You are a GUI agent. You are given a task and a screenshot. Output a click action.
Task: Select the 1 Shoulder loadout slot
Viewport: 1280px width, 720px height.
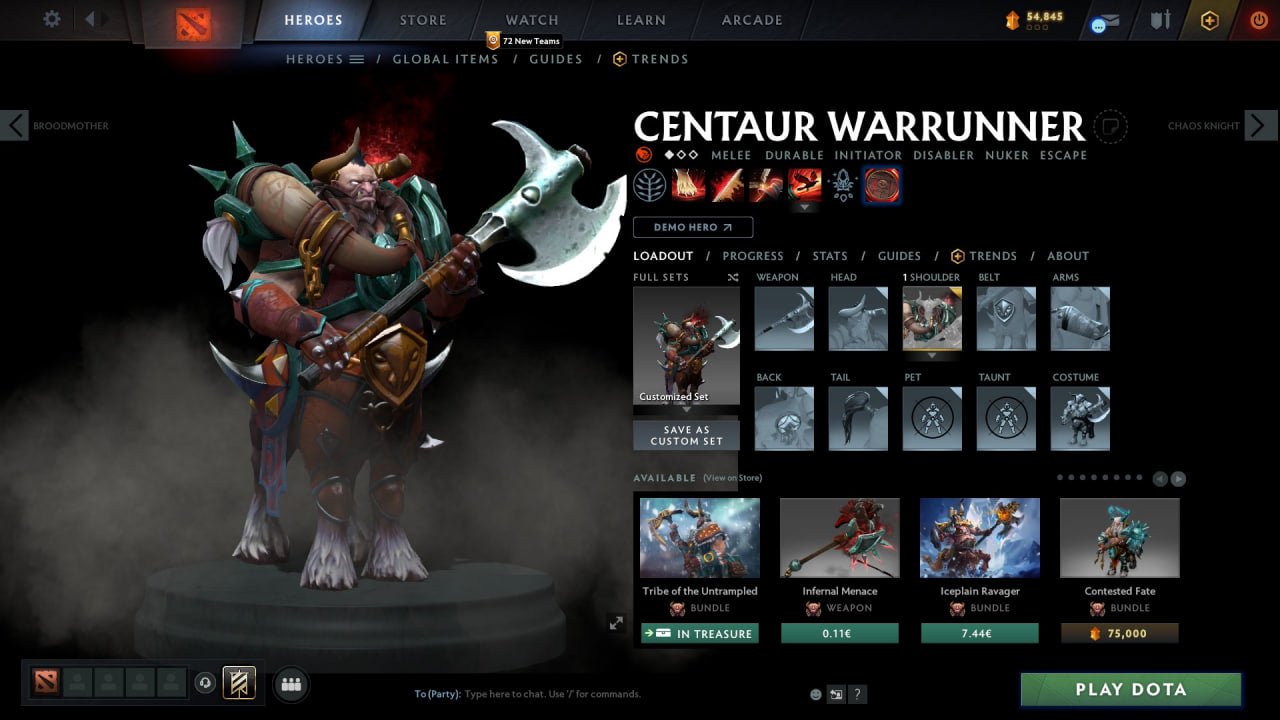click(x=931, y=318)
